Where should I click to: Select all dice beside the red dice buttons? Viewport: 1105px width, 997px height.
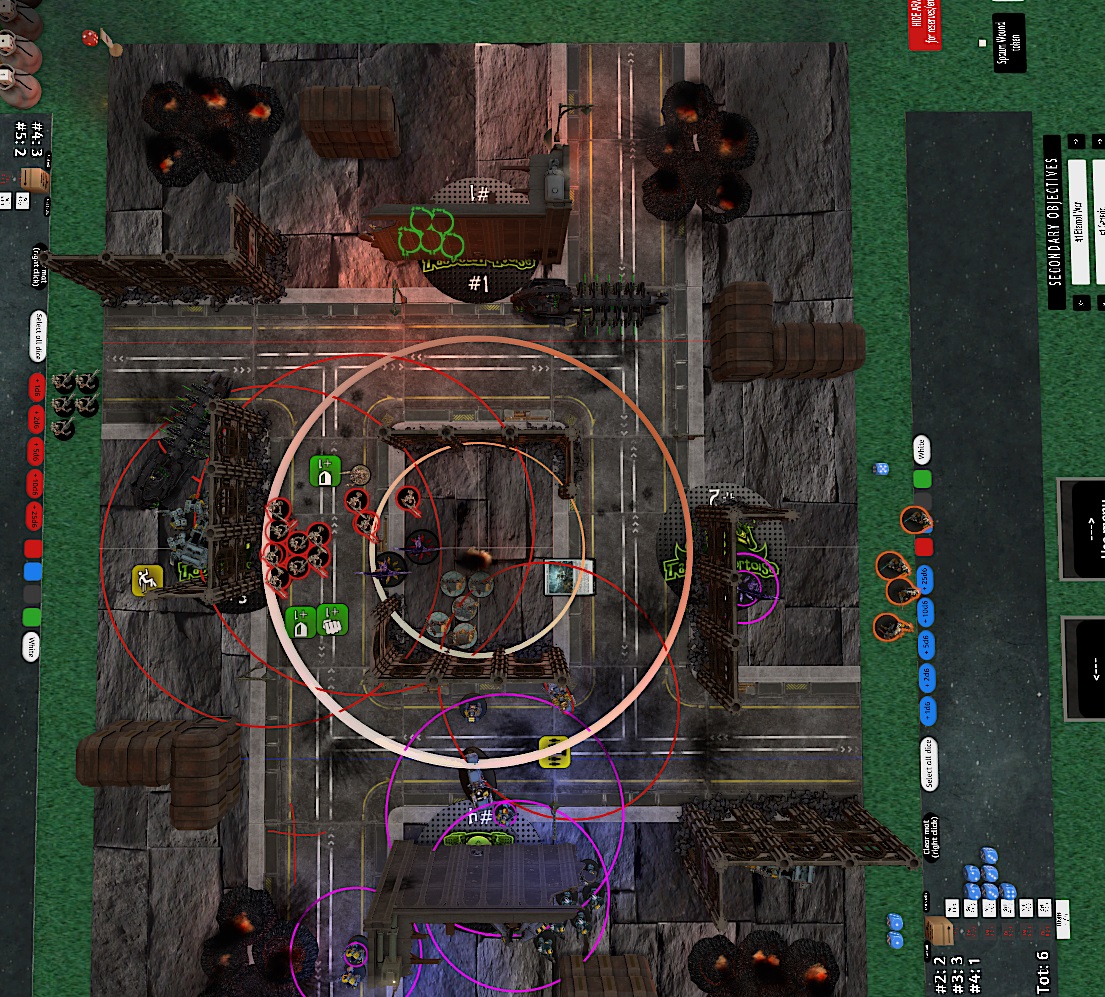click(x=34, y=338)
